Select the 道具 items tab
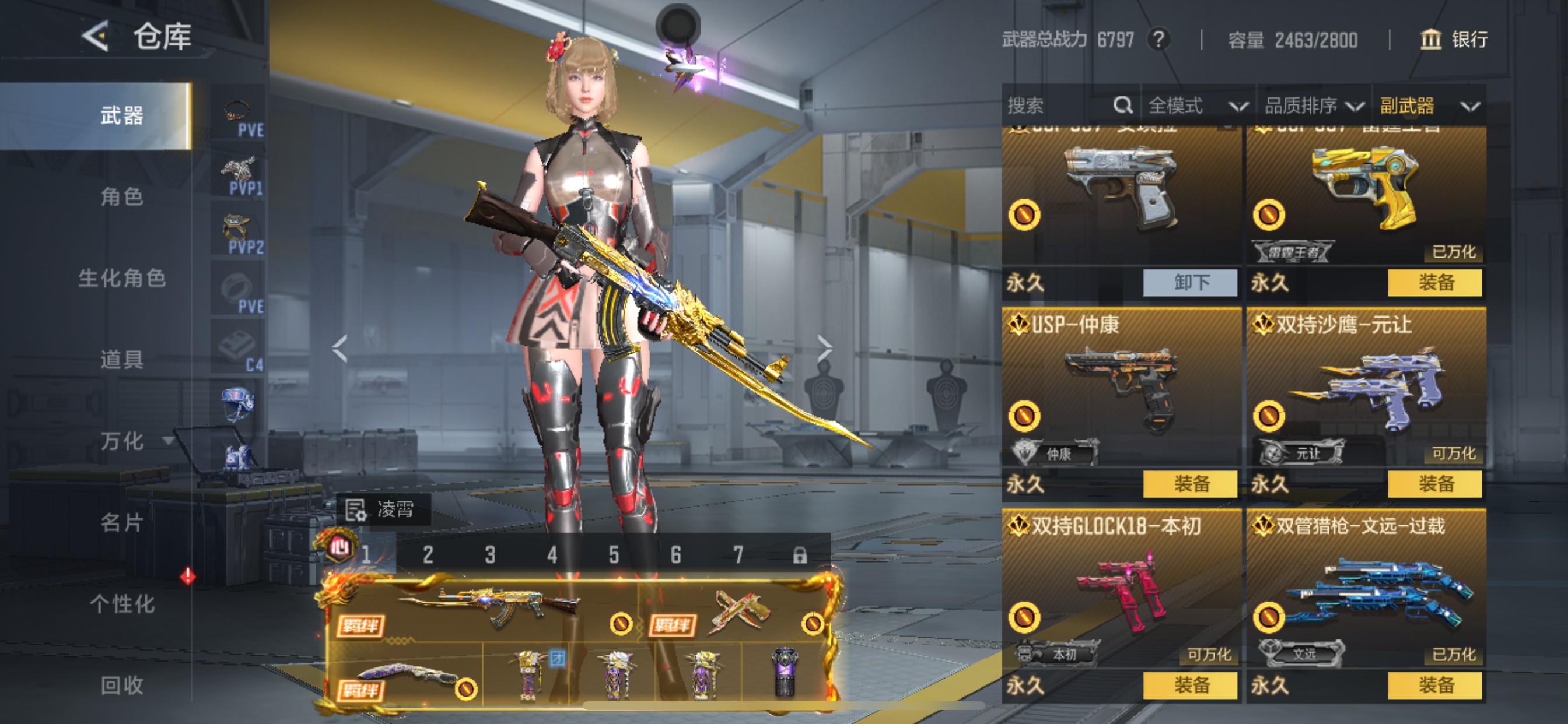 (x=122, y=360)
